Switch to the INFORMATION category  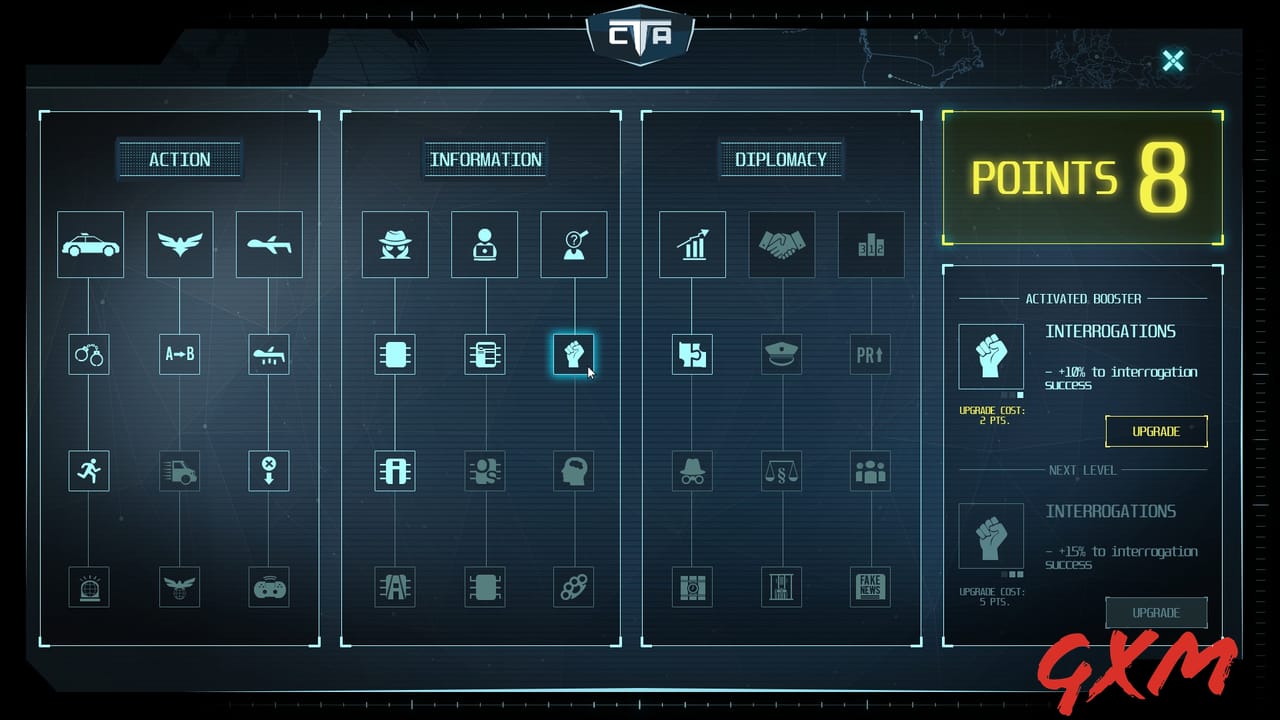(485, 159)
